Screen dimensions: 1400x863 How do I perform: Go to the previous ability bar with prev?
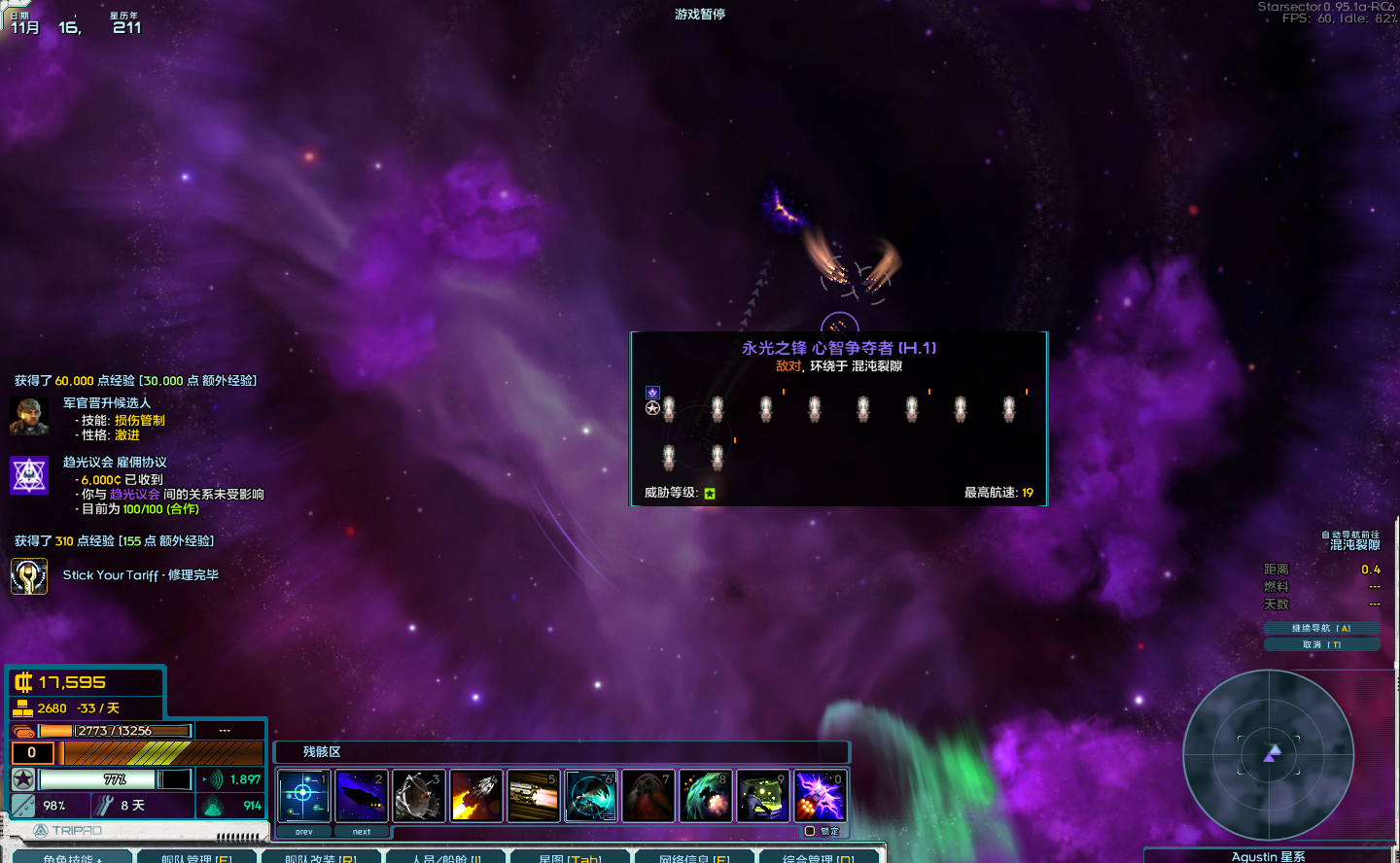304,832
